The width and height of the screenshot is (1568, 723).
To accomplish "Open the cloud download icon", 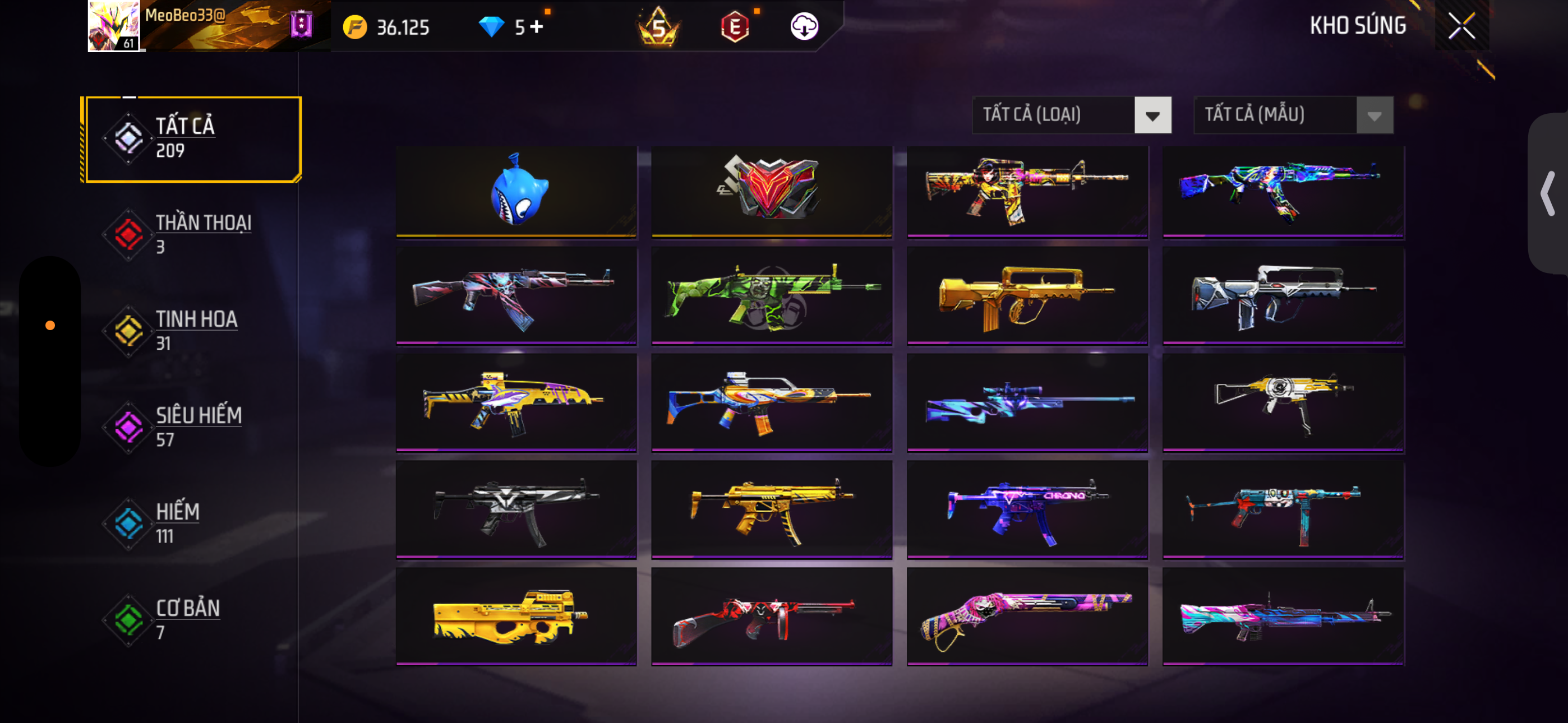I will [x=804, y=27].
